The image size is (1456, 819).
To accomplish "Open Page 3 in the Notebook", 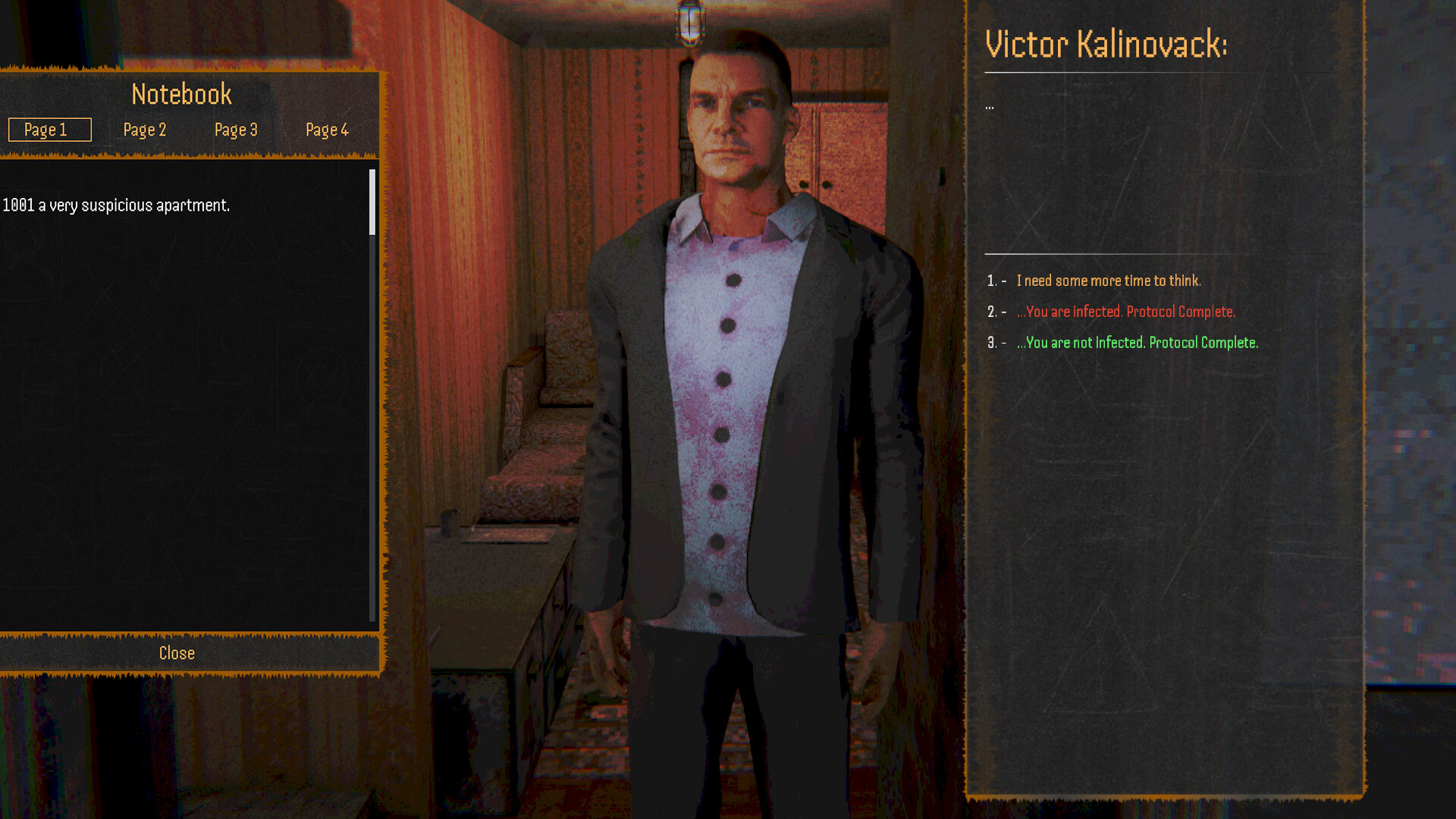I will tap(236, 130).
